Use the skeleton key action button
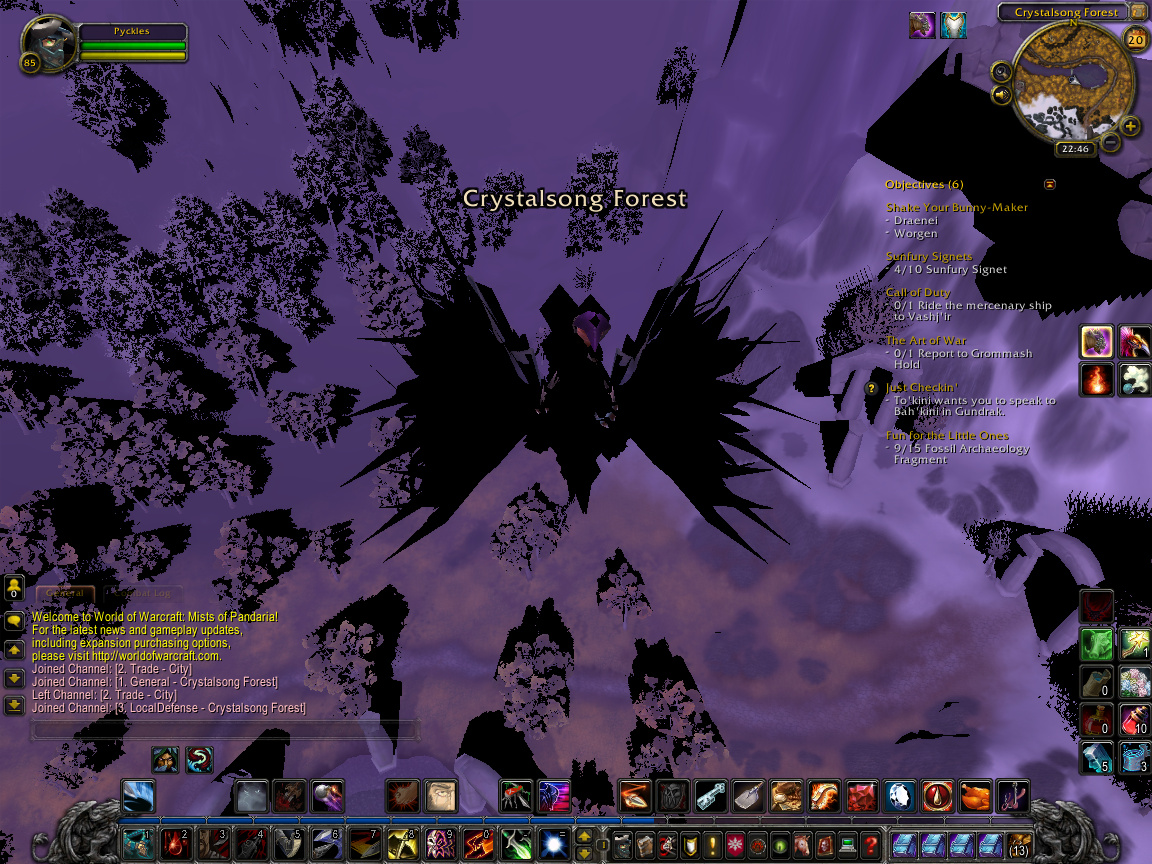Viewport: 1152px width, 864px height. 709,797
